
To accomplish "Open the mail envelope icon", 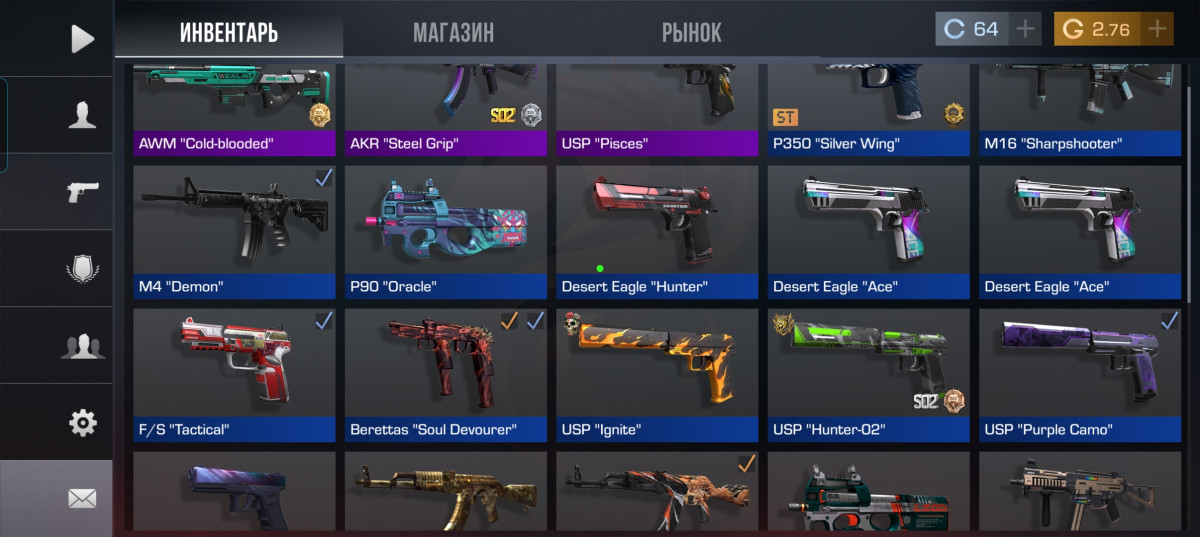I will 82,497.
